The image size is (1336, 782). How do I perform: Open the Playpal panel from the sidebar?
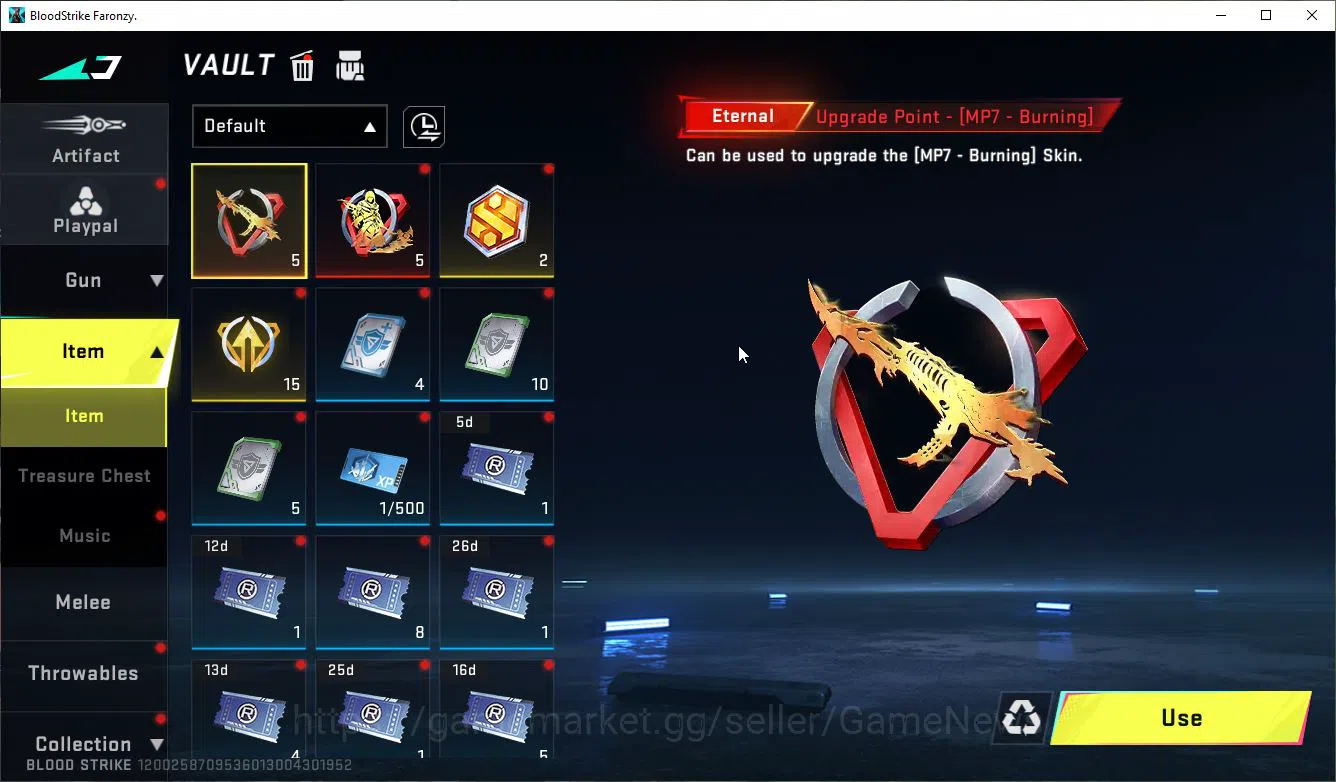click(85, 208)
